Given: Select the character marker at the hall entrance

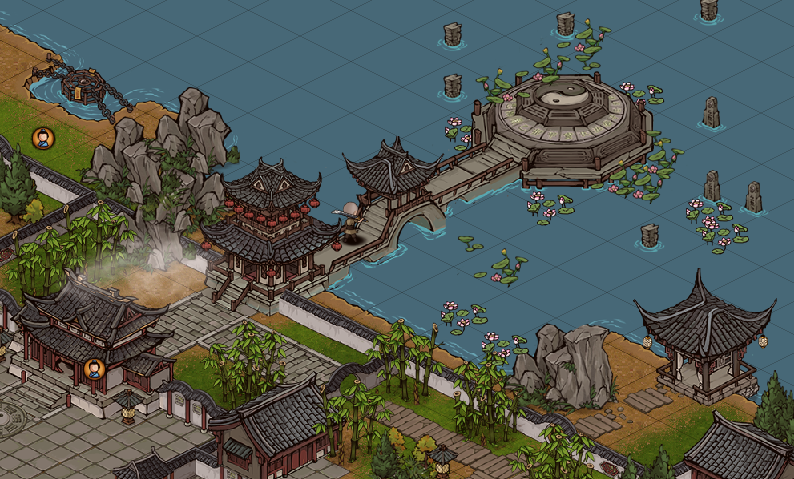Looking at the screenshot, I should tap(94, 369).
